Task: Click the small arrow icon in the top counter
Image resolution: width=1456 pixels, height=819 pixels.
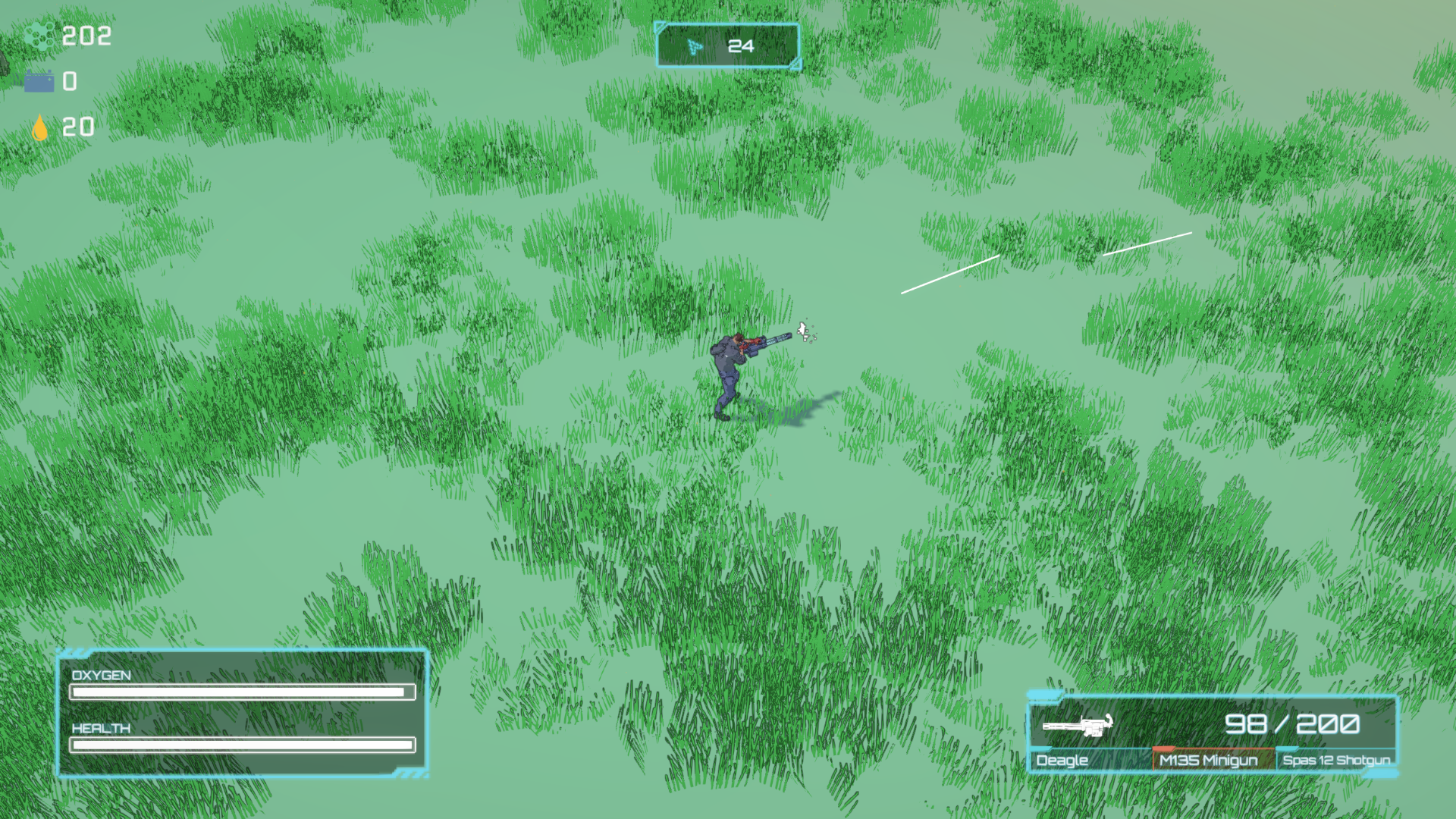Action: click(694, 46)
